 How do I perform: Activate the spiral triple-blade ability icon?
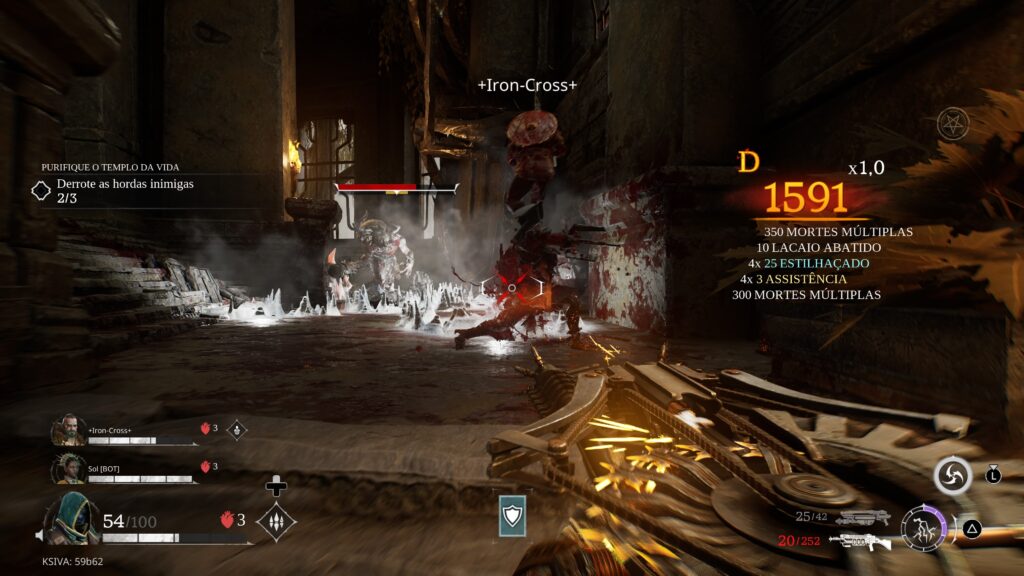(x=952, y=476)
